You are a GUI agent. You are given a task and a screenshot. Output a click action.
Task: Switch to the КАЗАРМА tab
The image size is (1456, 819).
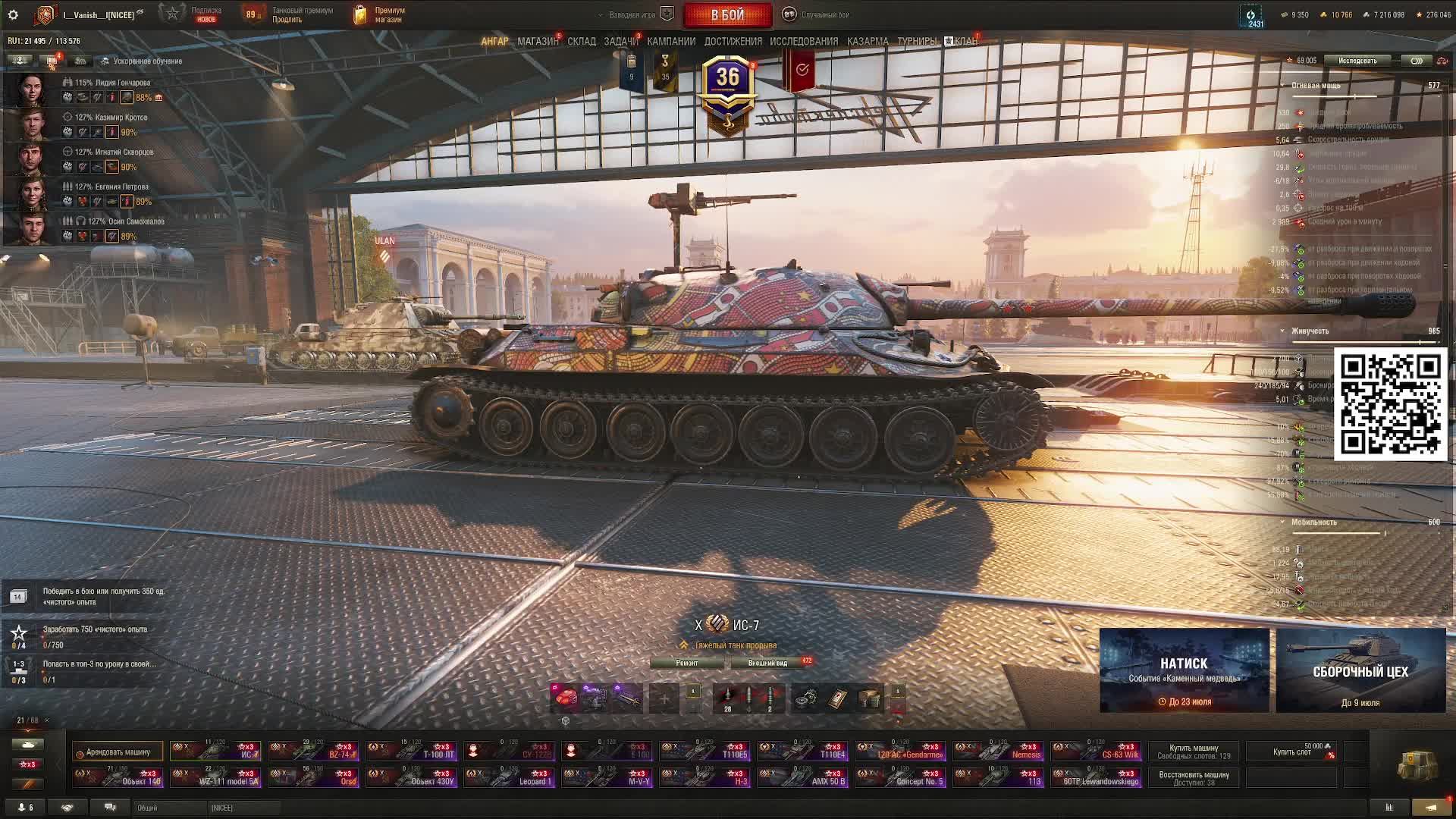click(868, 42)
